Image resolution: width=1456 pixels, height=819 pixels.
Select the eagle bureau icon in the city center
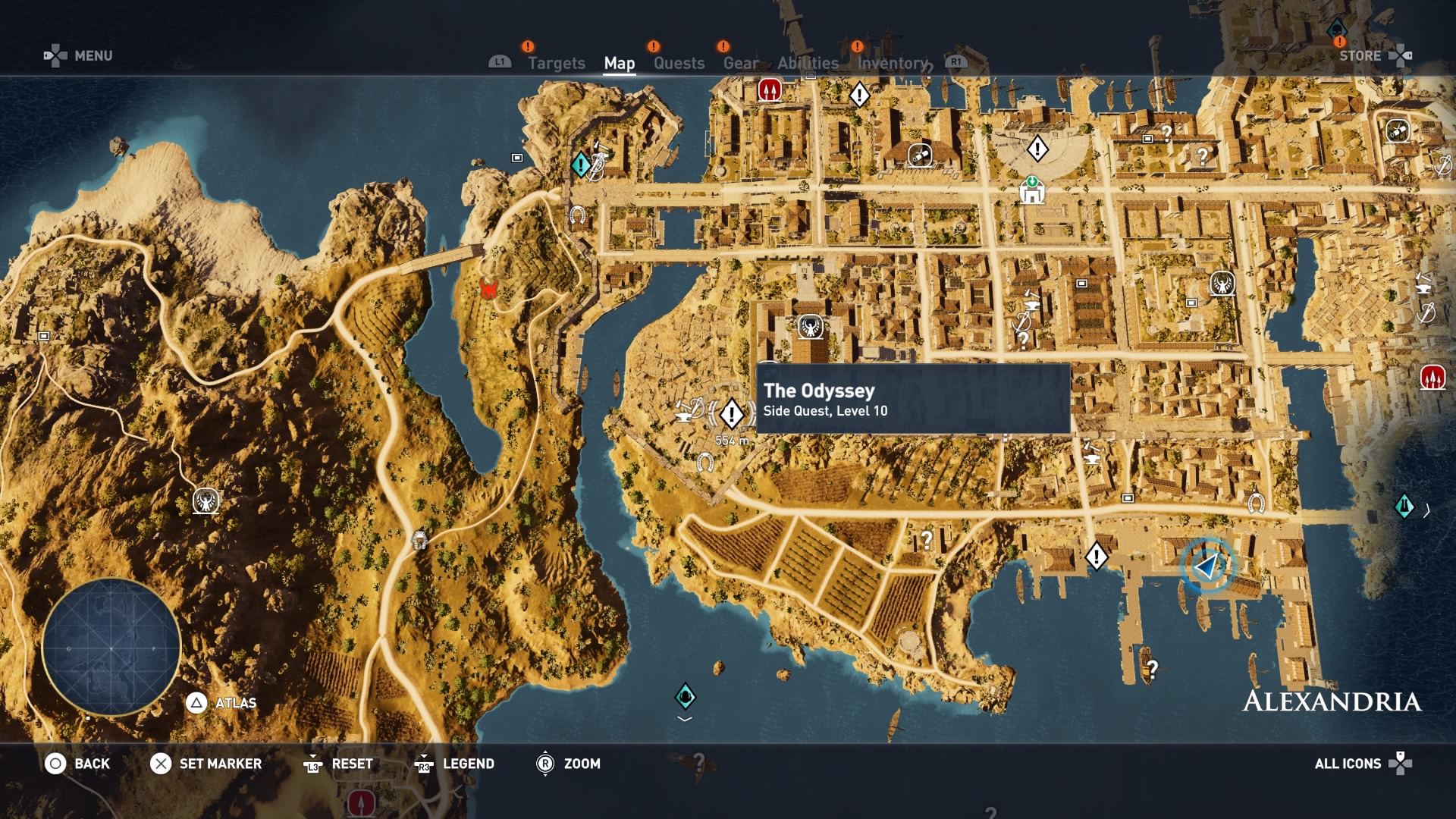810,325
